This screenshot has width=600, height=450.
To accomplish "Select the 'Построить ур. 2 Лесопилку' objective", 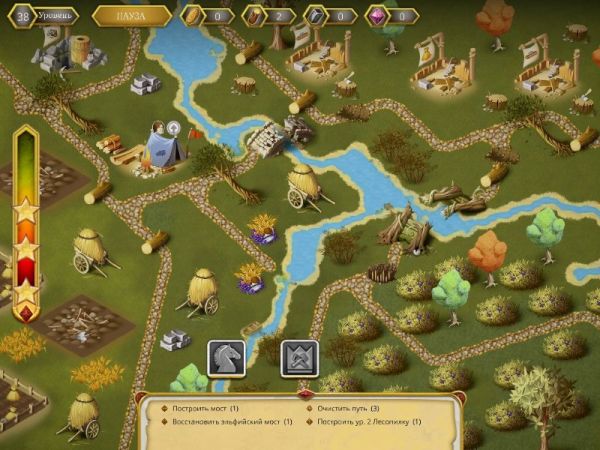I will click(x=366, y=422).
